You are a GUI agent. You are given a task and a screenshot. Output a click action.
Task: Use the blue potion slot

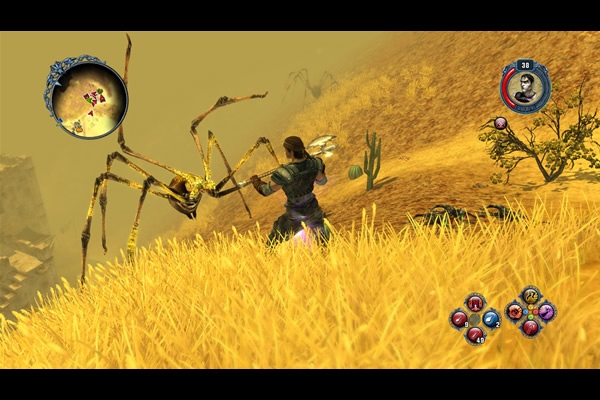click(x=491, y=318)
